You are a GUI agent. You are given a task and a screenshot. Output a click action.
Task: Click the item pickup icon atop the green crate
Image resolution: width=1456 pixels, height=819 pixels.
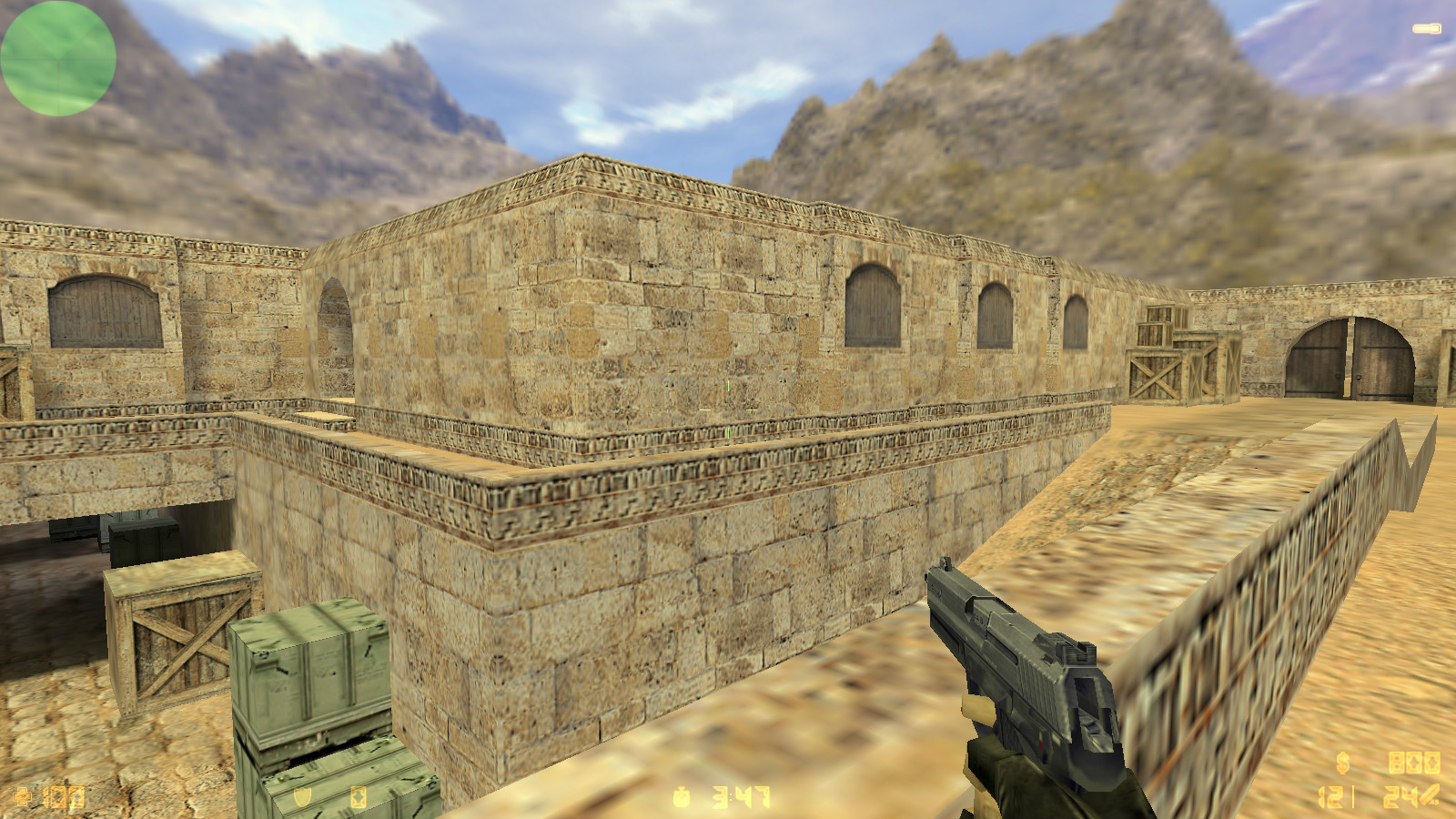tap(359, 797)
